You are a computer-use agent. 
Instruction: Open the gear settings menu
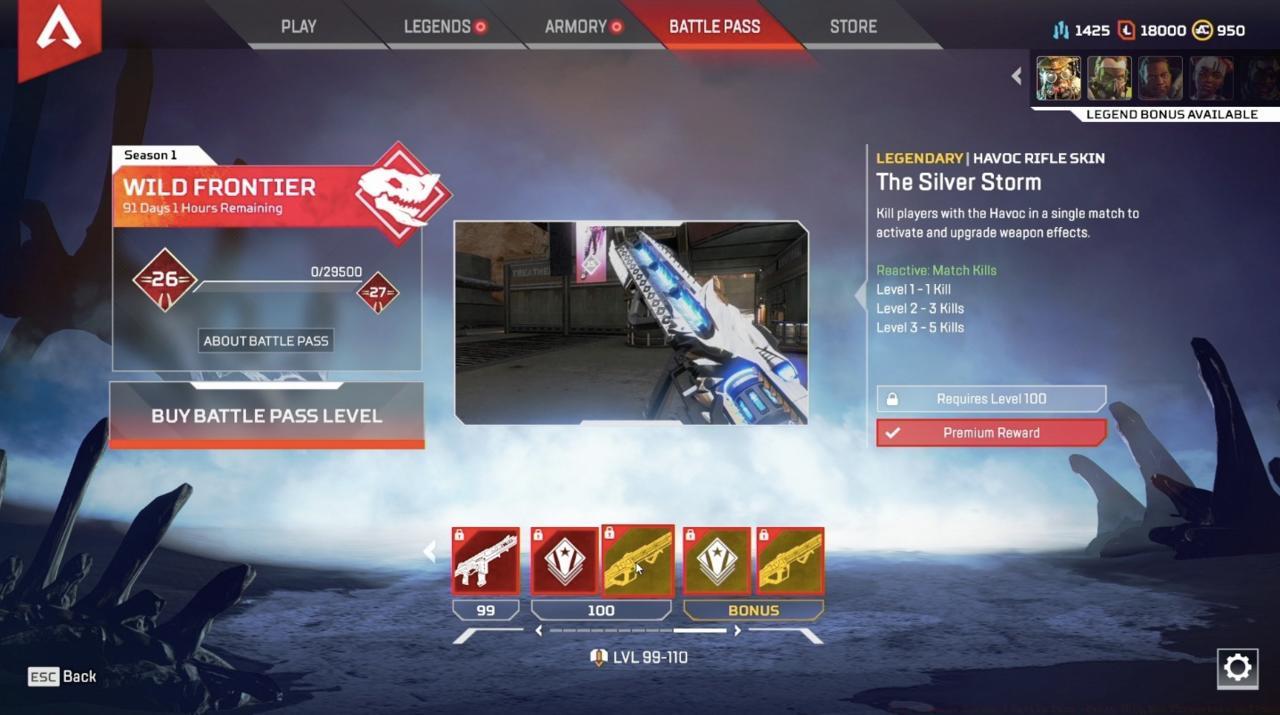1237,668
